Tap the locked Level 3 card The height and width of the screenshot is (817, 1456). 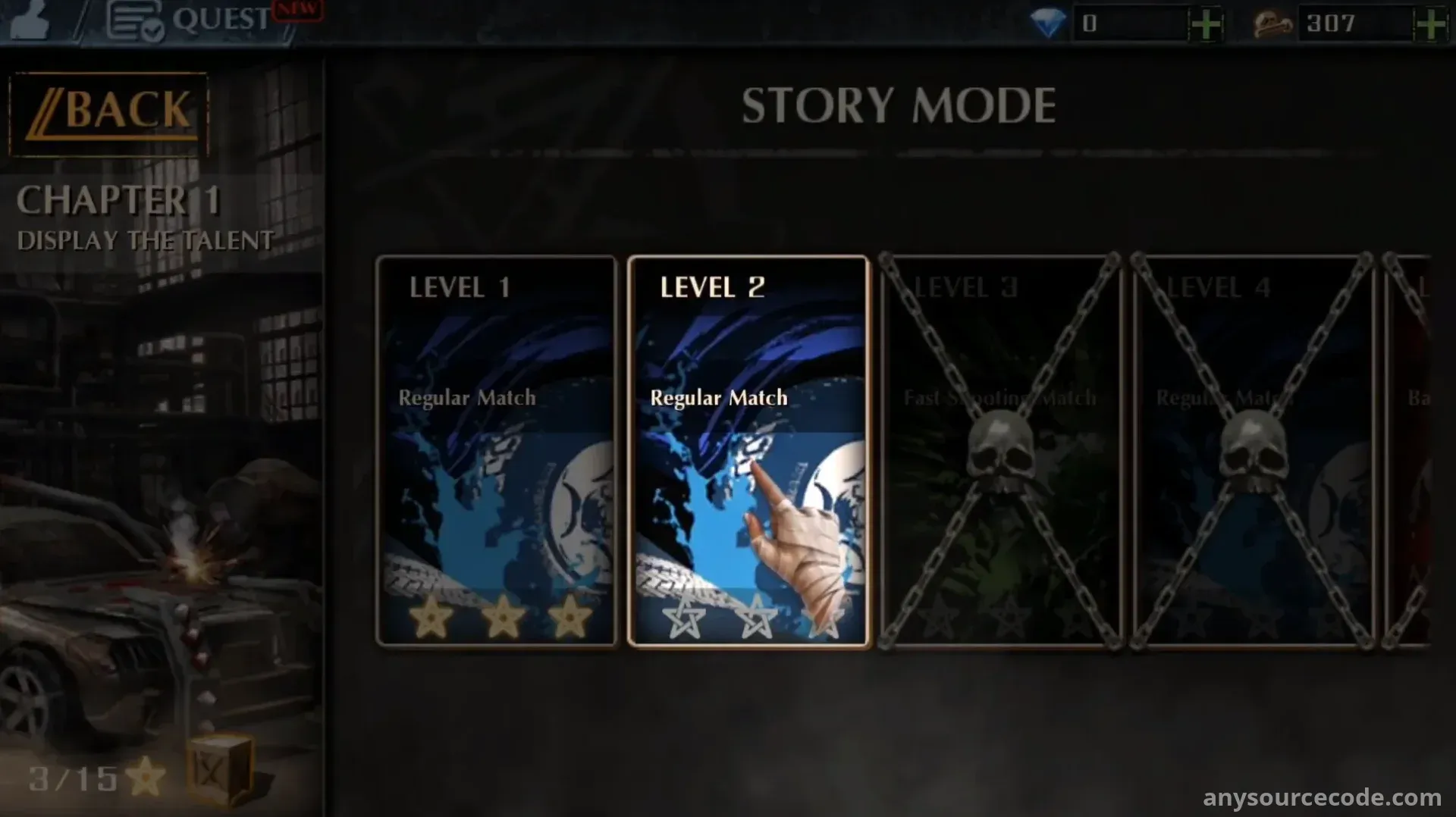[x=999, y=451]
